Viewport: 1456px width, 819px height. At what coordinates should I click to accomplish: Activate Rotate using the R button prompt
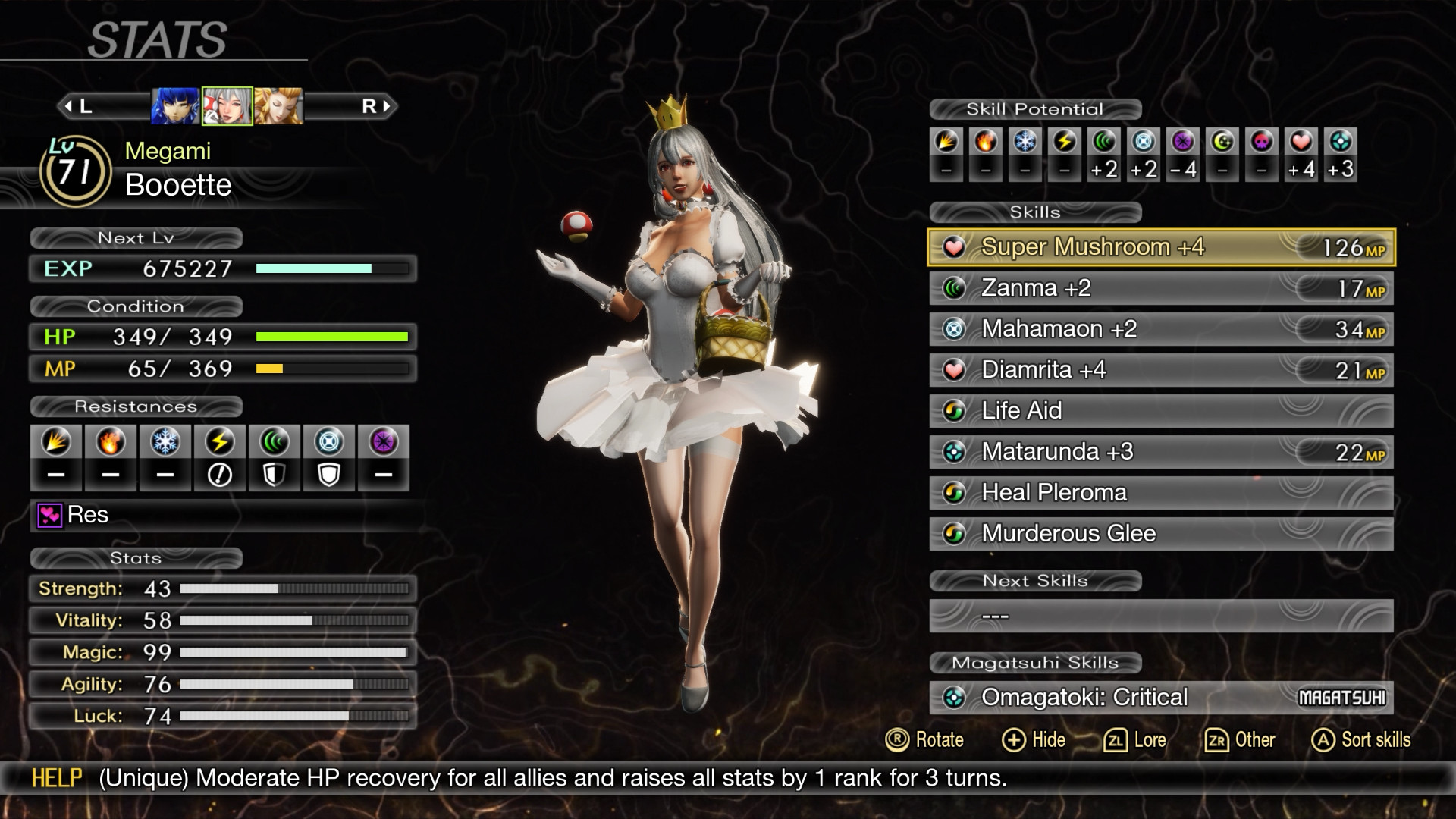pos(897,740)
